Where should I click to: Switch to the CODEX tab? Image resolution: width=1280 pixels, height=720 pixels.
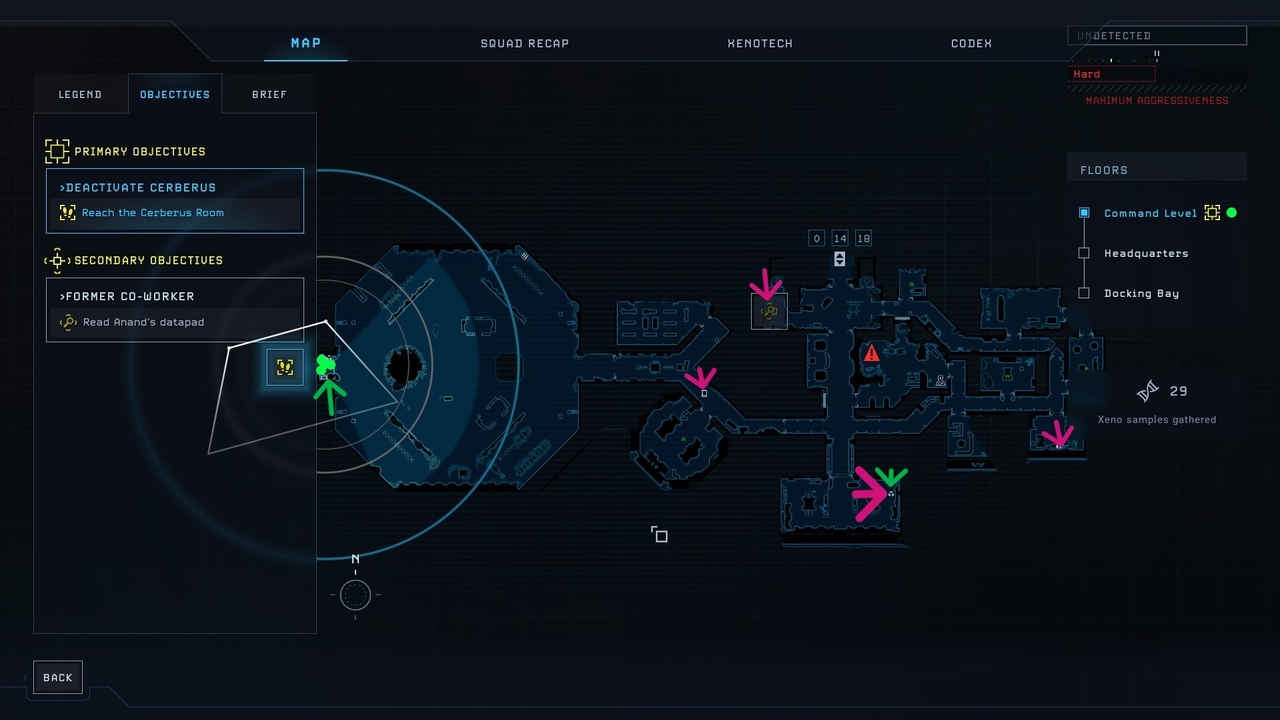pyautogui.click(x=971, y=43)
